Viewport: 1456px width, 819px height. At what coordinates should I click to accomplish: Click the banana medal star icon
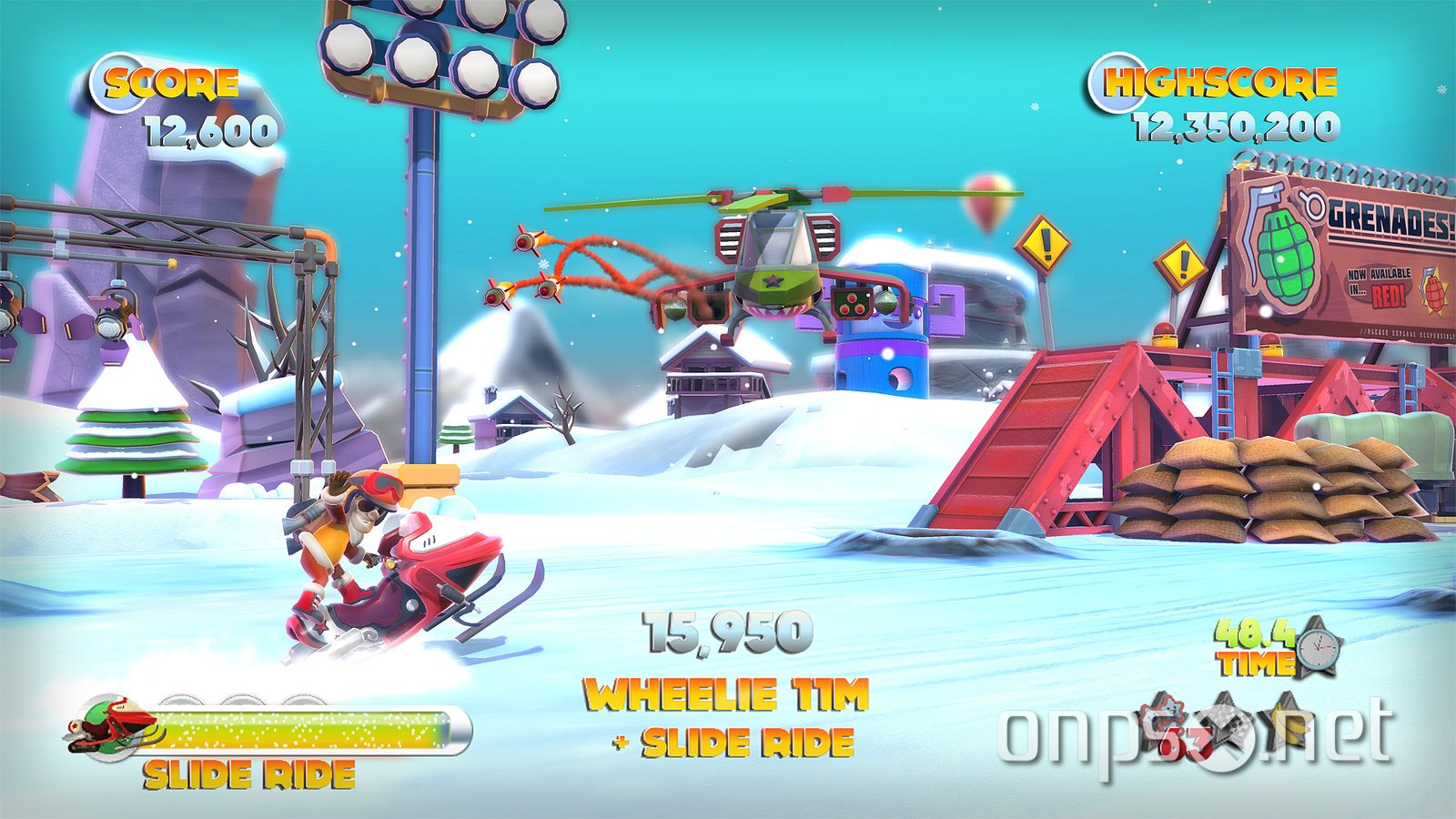[1288, 719]
